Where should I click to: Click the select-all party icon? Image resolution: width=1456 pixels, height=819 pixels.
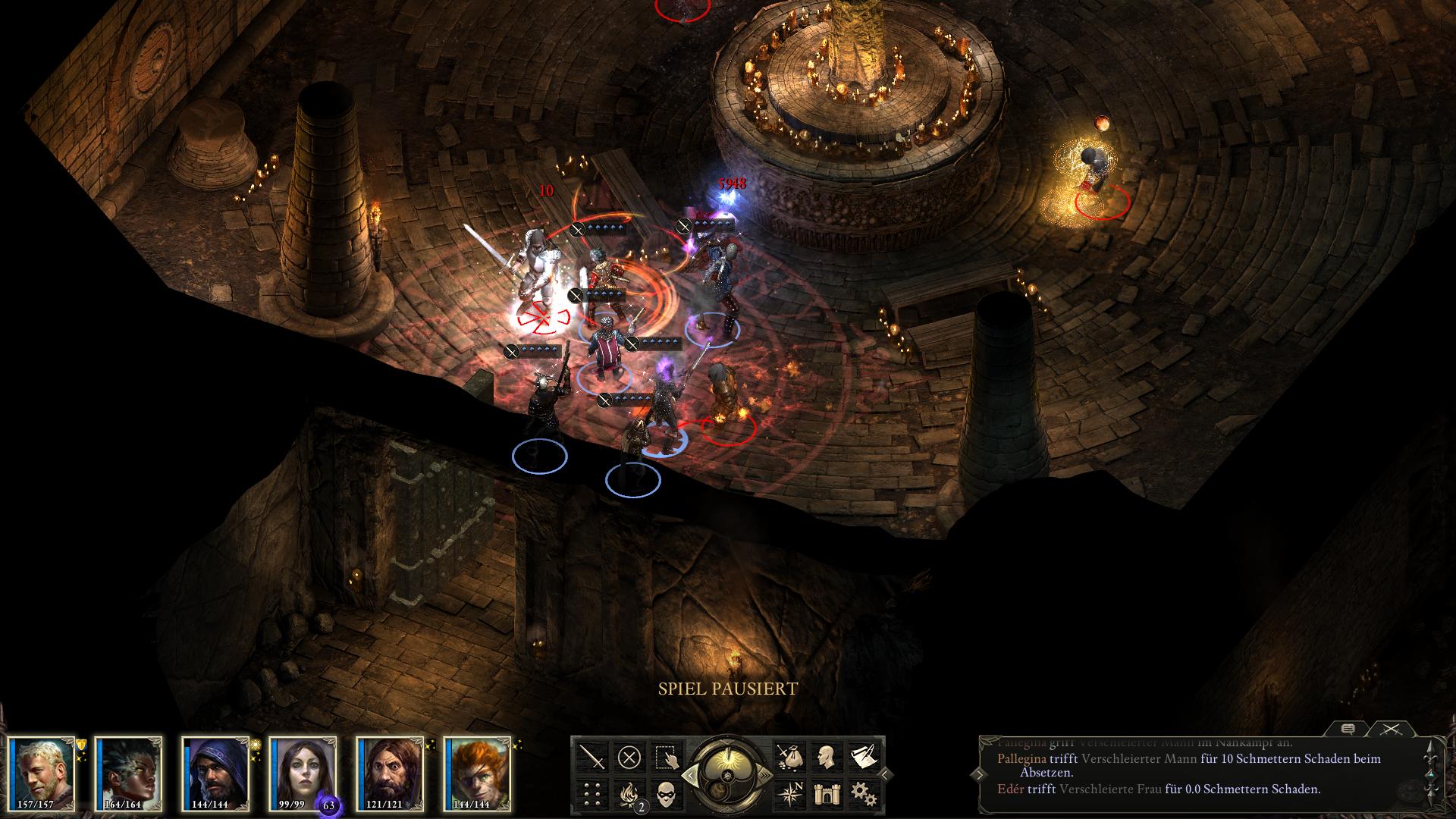tap(665, 757)
